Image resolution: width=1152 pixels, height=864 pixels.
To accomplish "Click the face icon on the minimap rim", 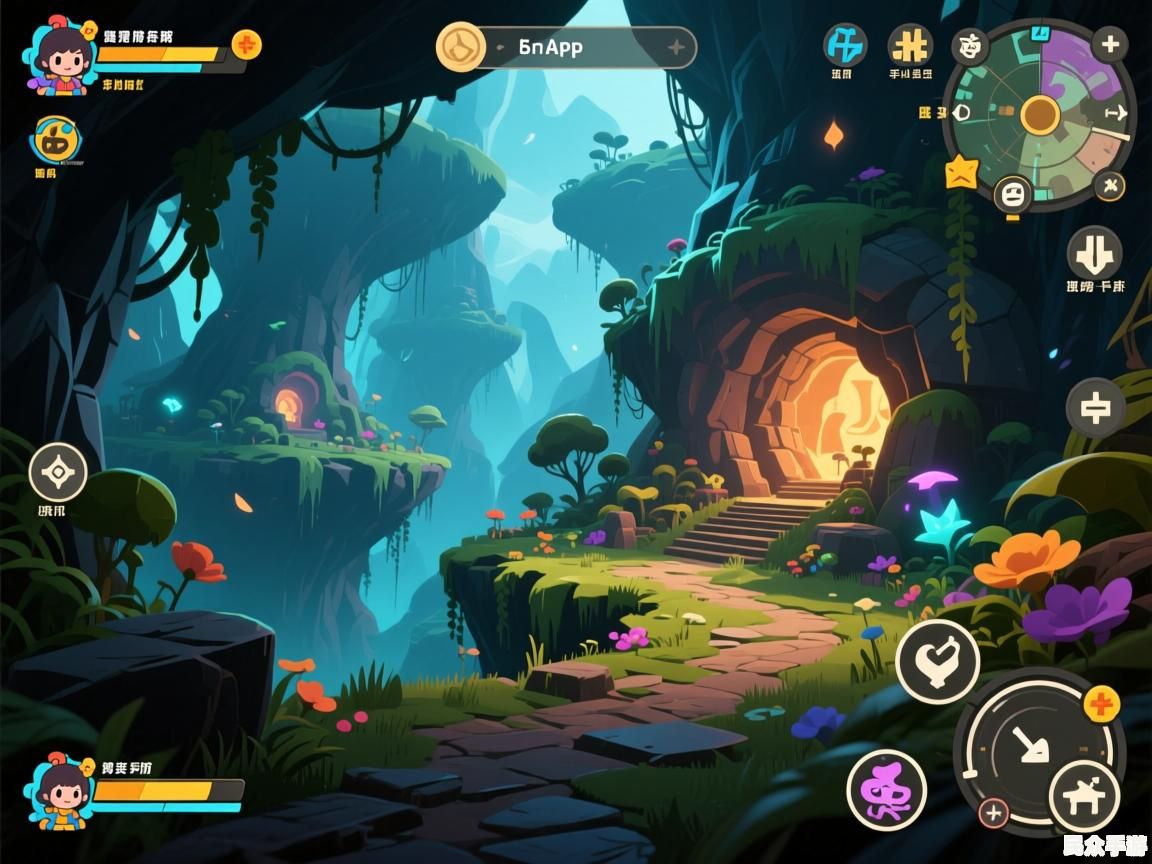I will coord(970,44).
